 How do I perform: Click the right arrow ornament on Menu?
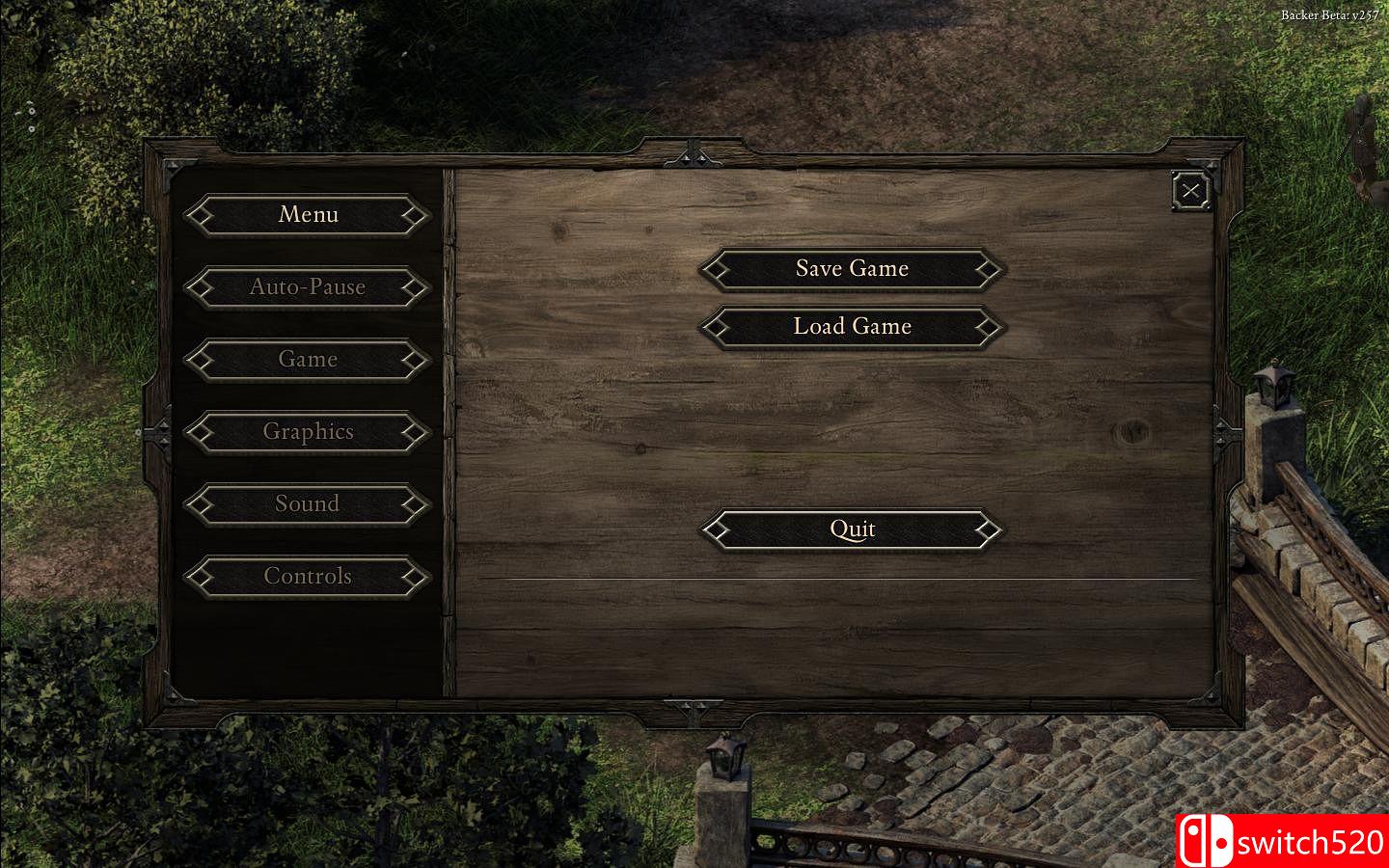[417, 214]
